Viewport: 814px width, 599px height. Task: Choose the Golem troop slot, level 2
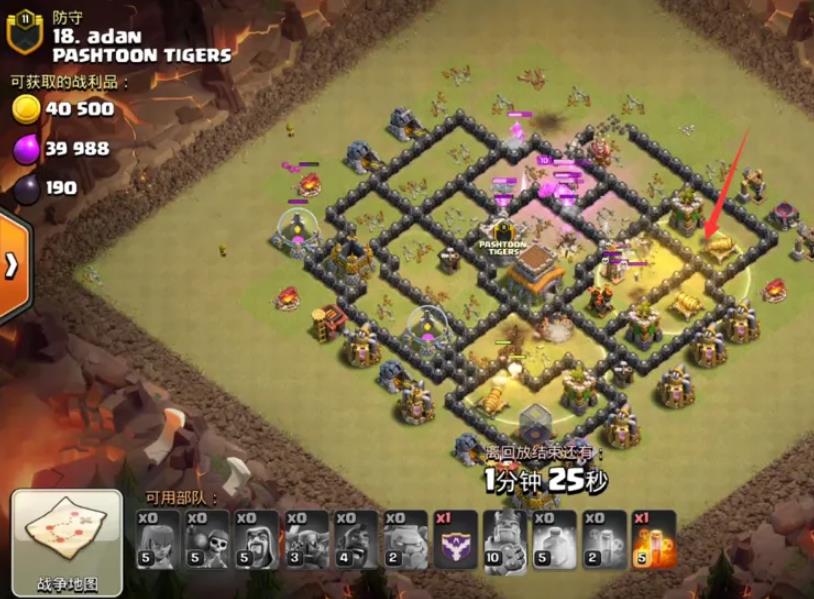click(x=406, y=541)
